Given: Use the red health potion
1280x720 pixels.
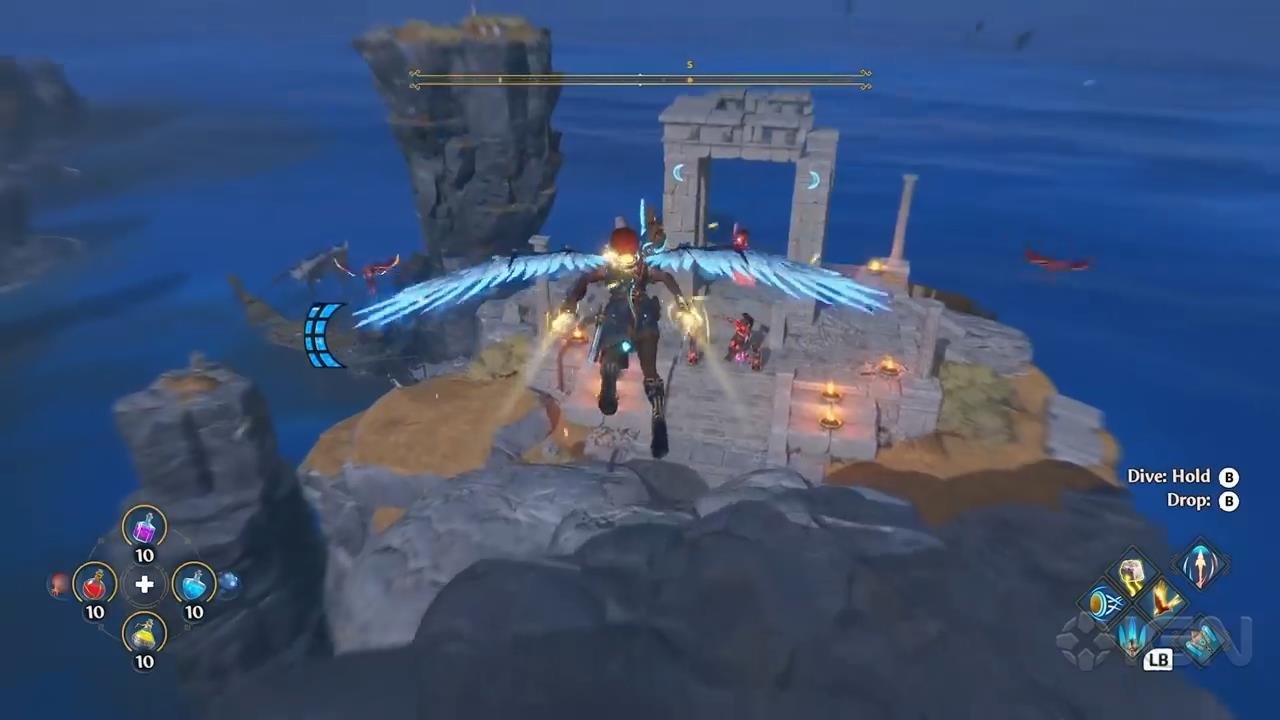Looking at the screenshot, I should point(95,583).
